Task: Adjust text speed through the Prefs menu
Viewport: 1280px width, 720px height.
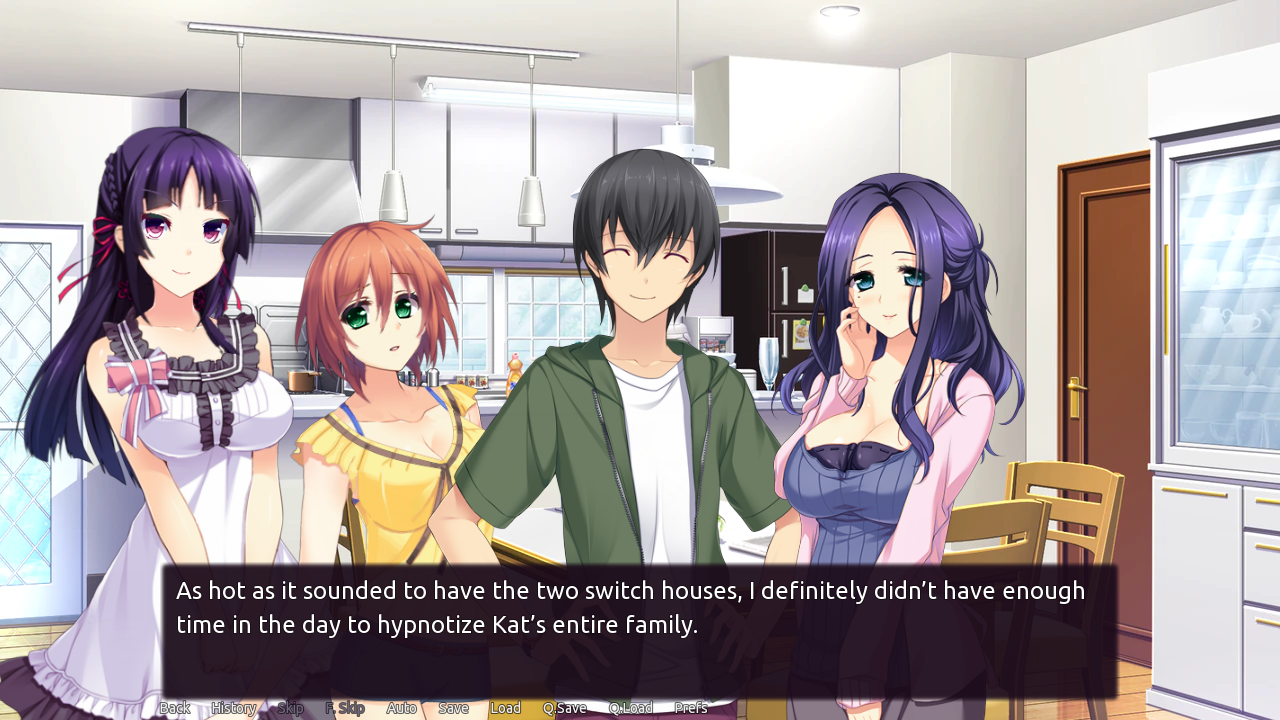Action: [x=693, y=707]
